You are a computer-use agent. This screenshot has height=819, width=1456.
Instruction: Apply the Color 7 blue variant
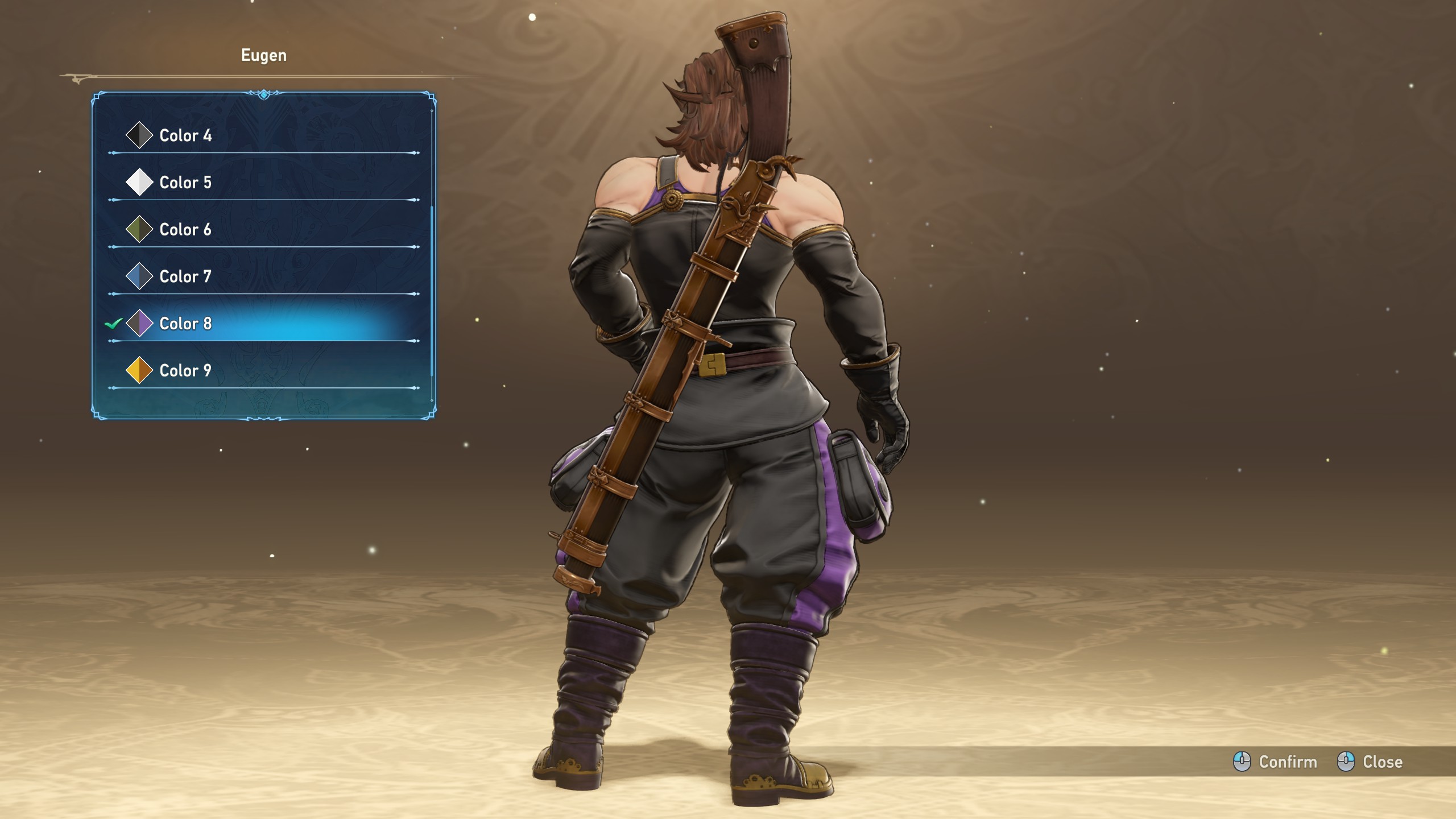tap(185, 277)
